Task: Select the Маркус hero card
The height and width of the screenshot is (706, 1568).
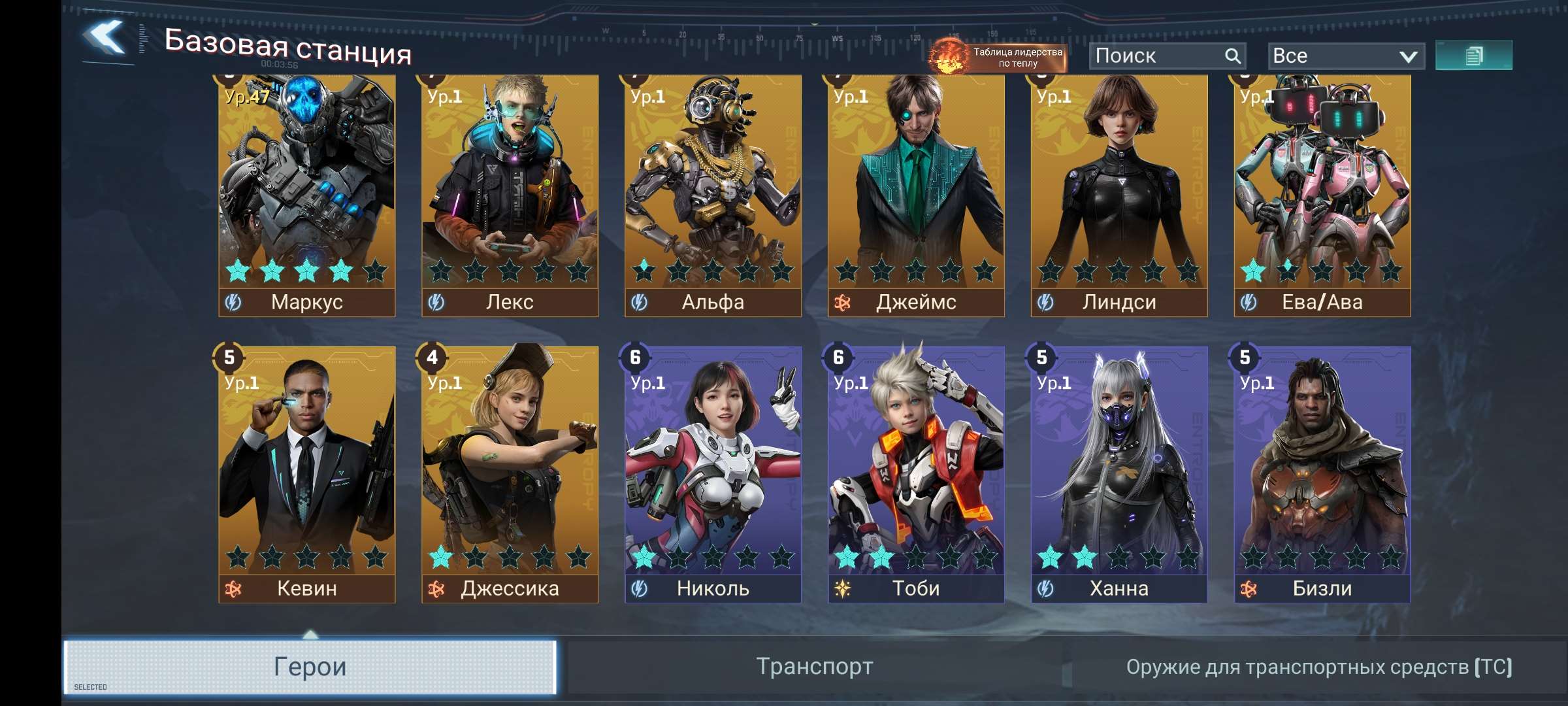Action: click(x=307, y=196)
